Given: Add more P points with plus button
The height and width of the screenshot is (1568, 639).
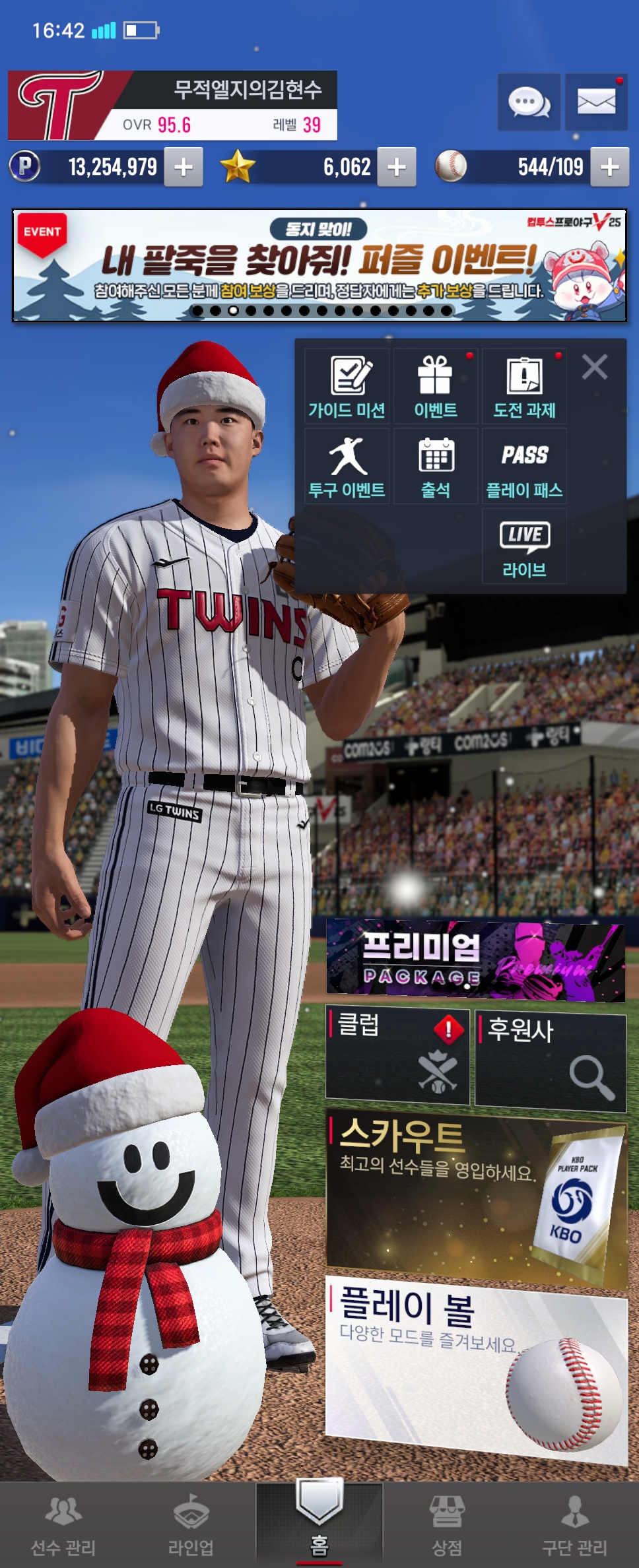Looking at the screenshot, I should click(183, 167).
